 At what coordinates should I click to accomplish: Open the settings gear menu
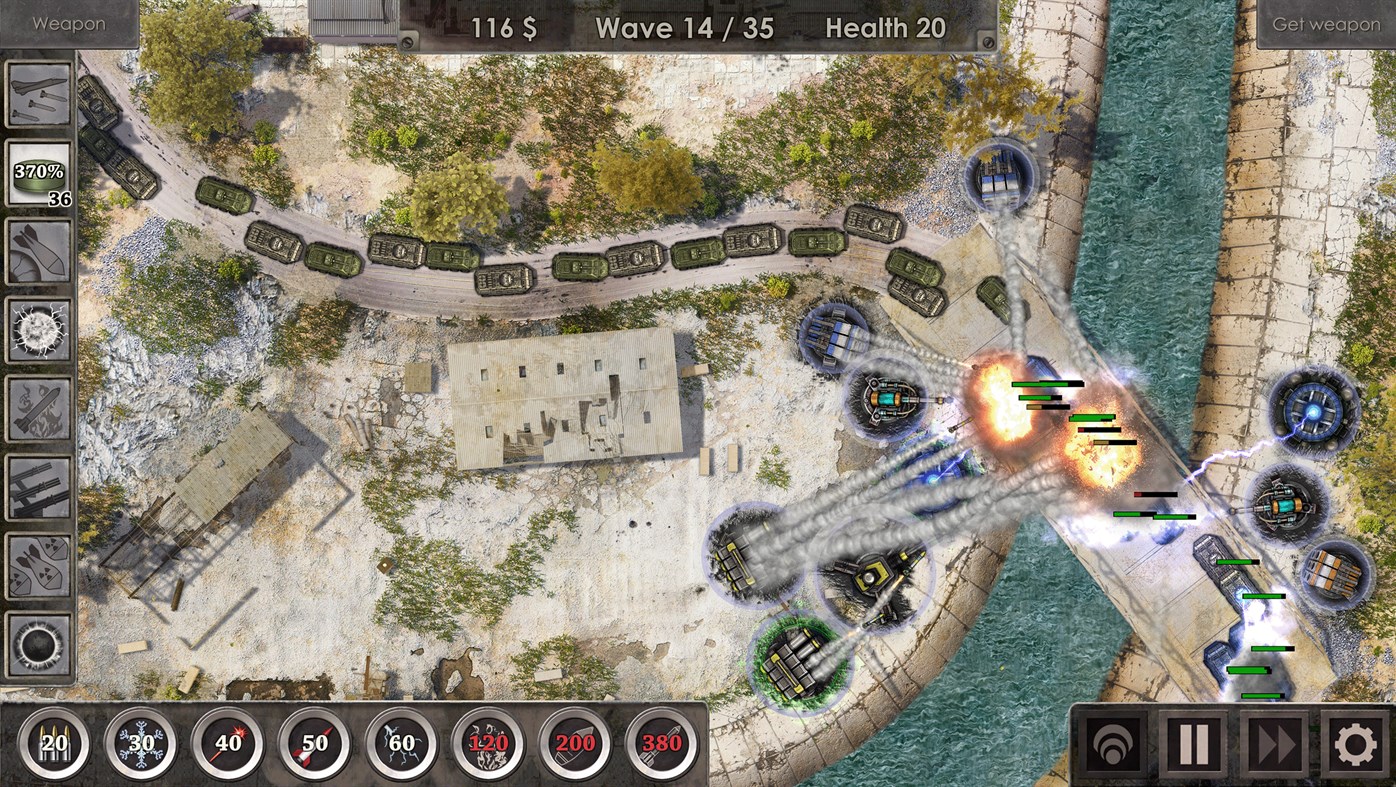[1352, 741]
